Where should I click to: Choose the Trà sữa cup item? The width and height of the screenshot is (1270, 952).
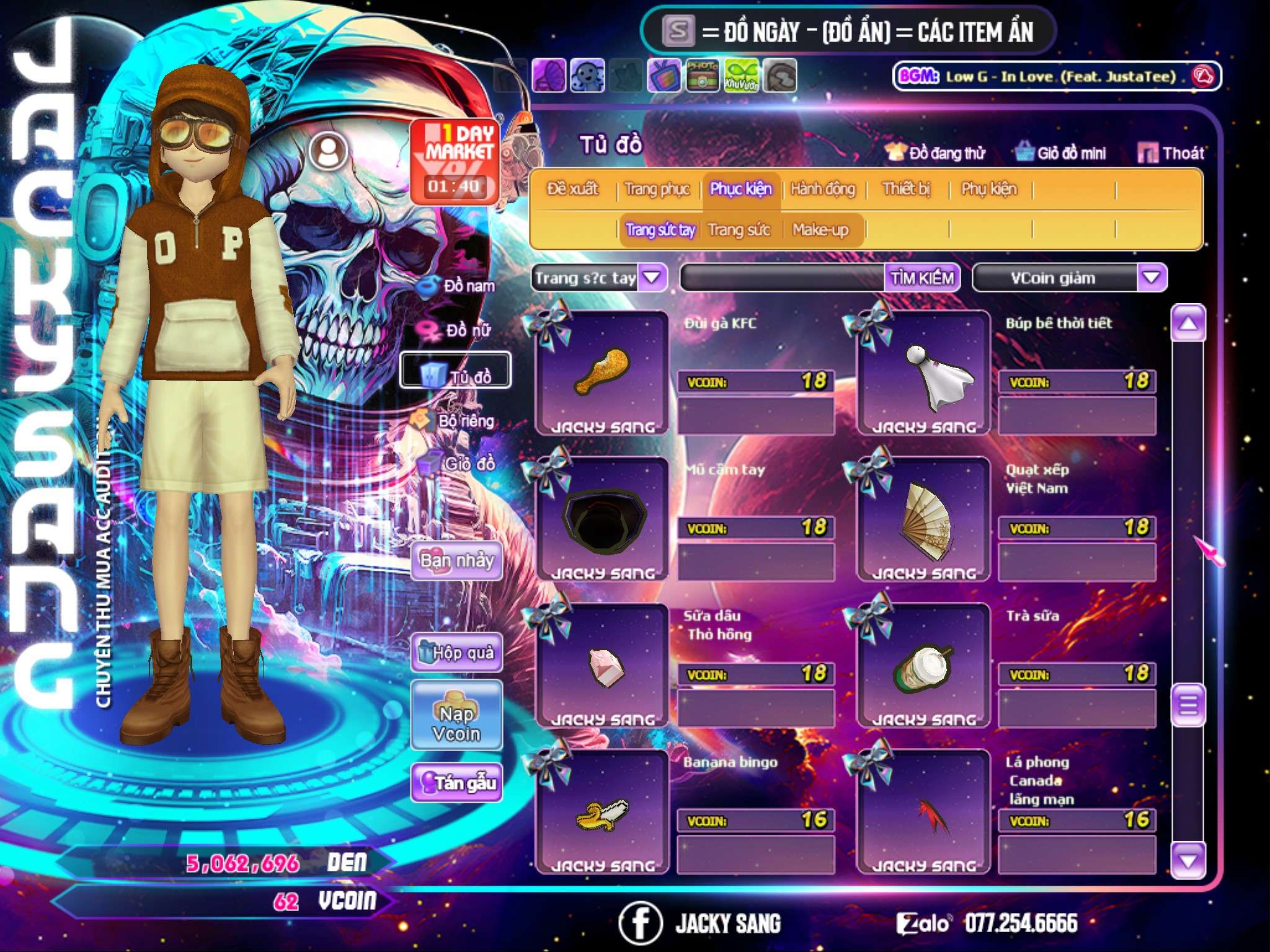pos(924,664)
